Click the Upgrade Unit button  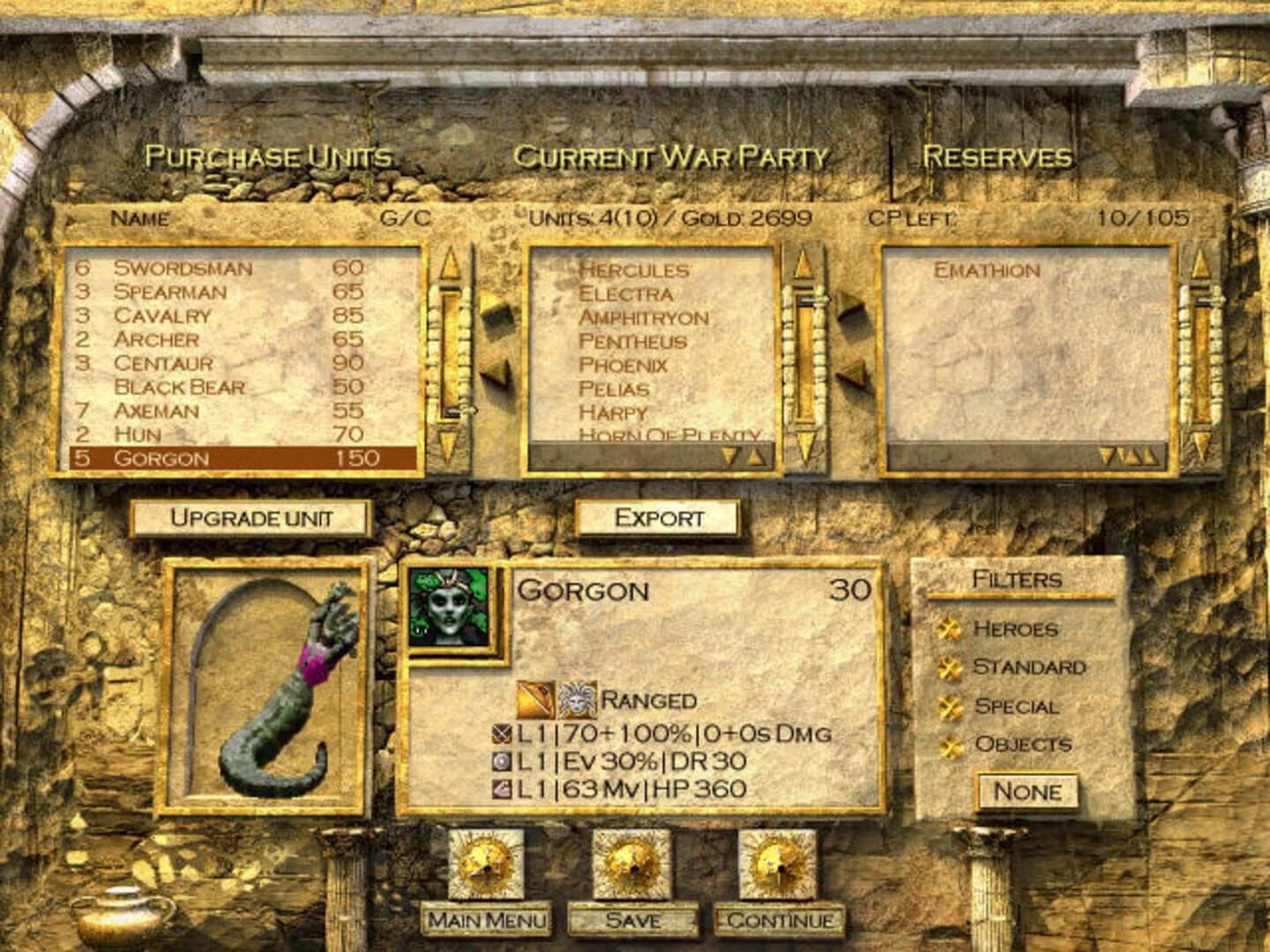(250, 520)
